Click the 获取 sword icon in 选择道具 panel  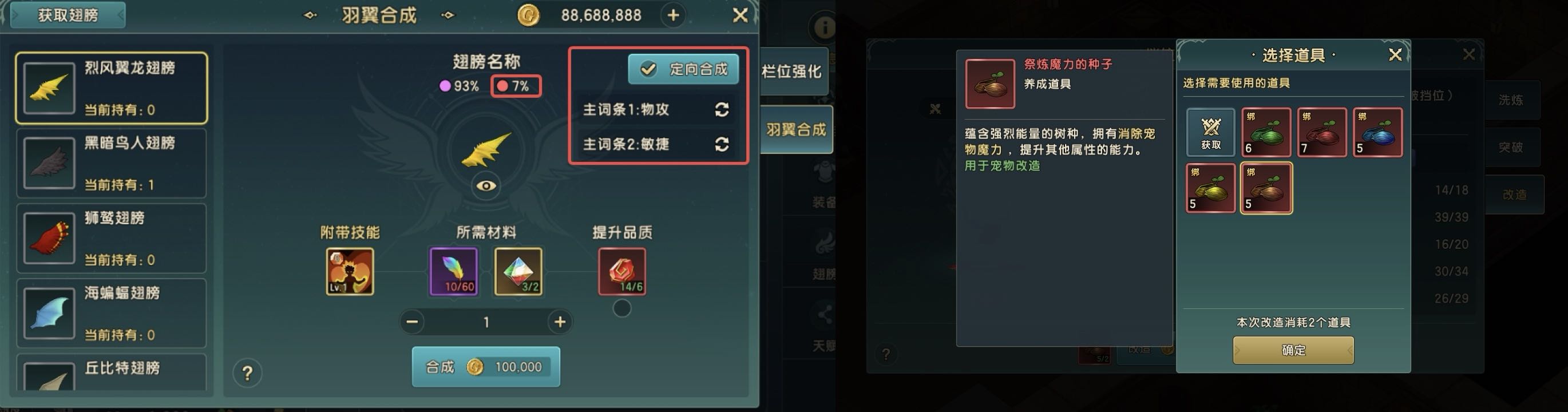point(1211,132)
